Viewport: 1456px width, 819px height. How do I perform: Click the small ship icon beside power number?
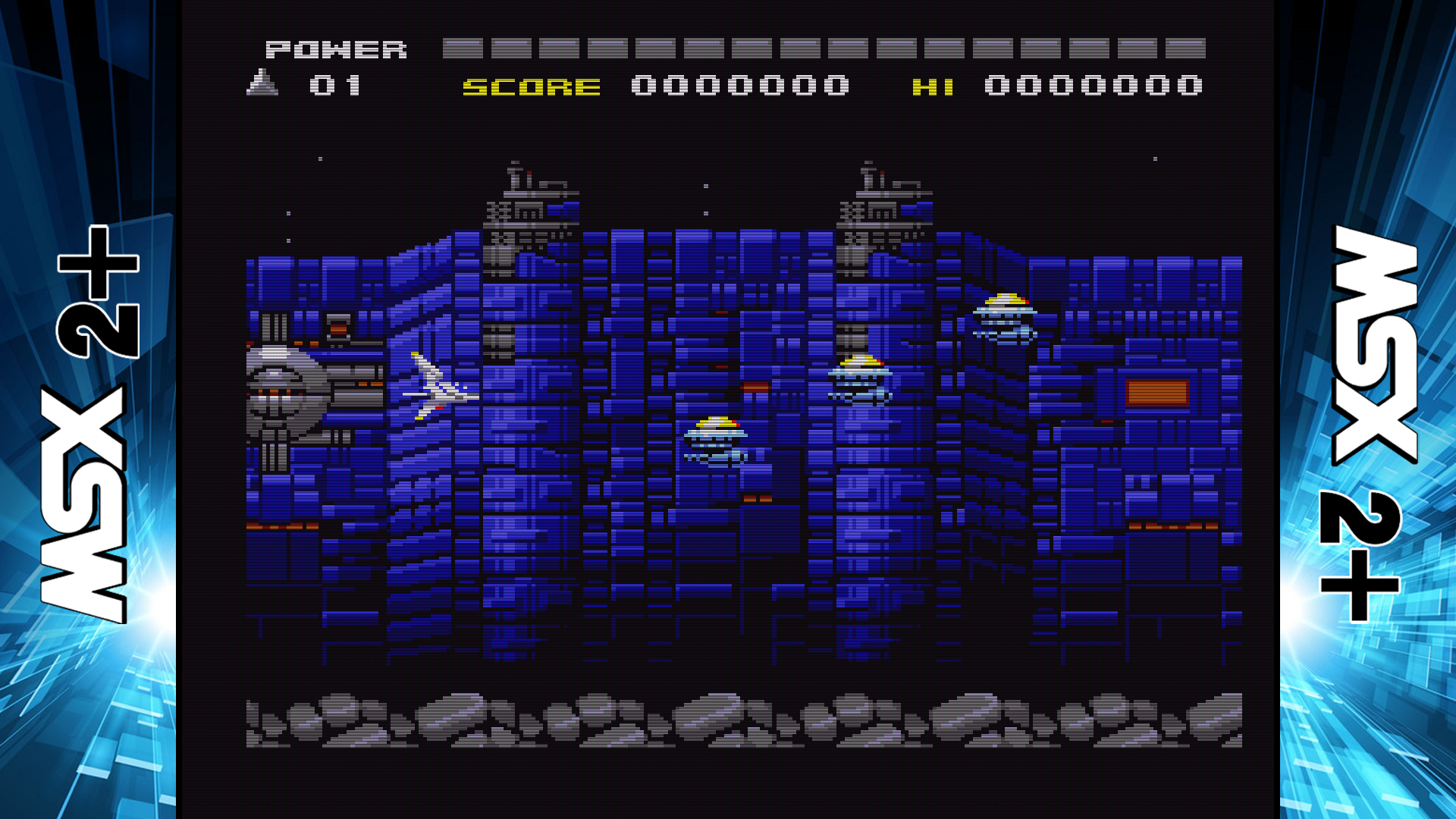(x=262, y=82)
